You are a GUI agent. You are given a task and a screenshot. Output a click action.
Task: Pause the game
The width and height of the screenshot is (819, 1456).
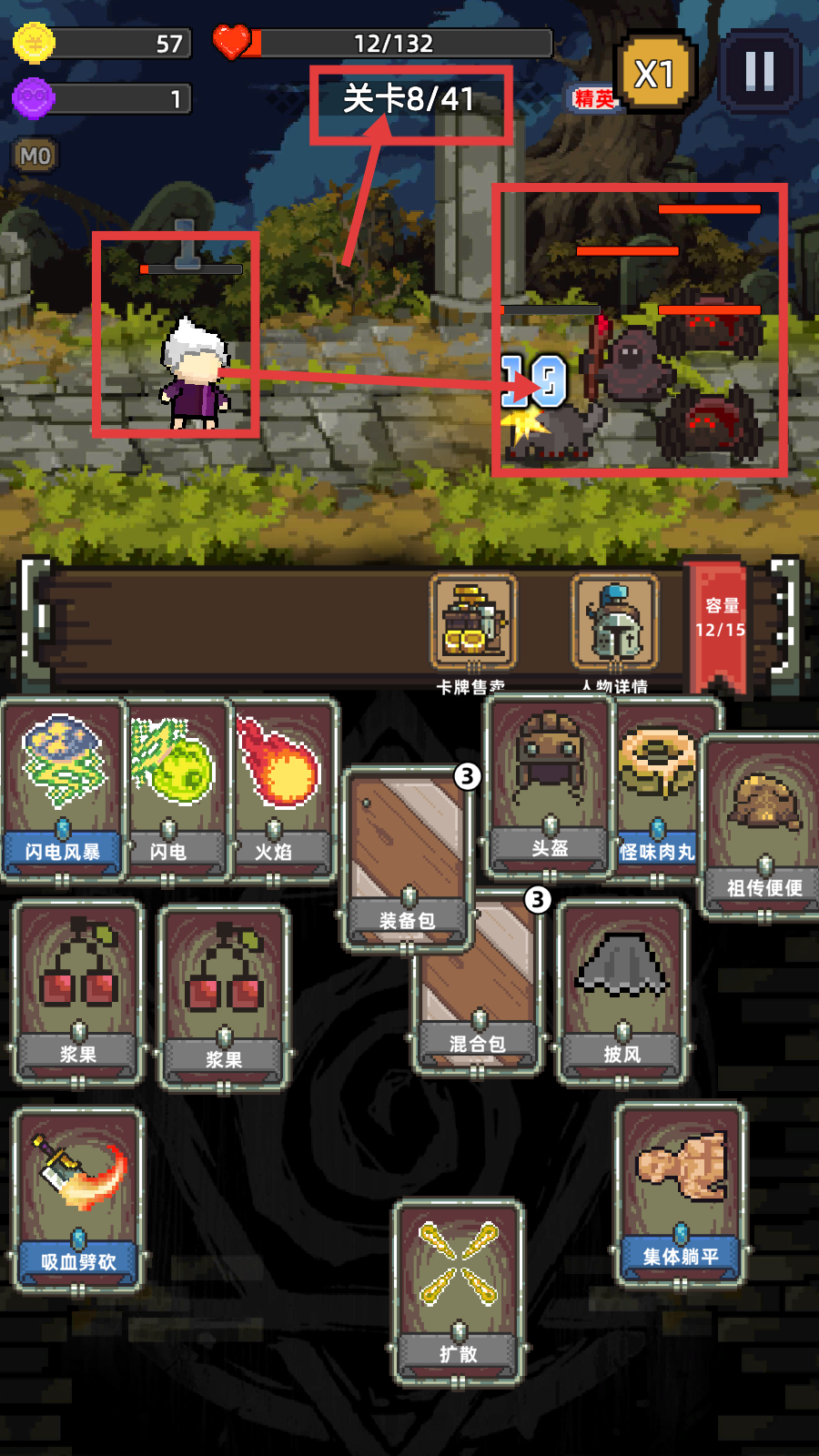tap(760, 71)
